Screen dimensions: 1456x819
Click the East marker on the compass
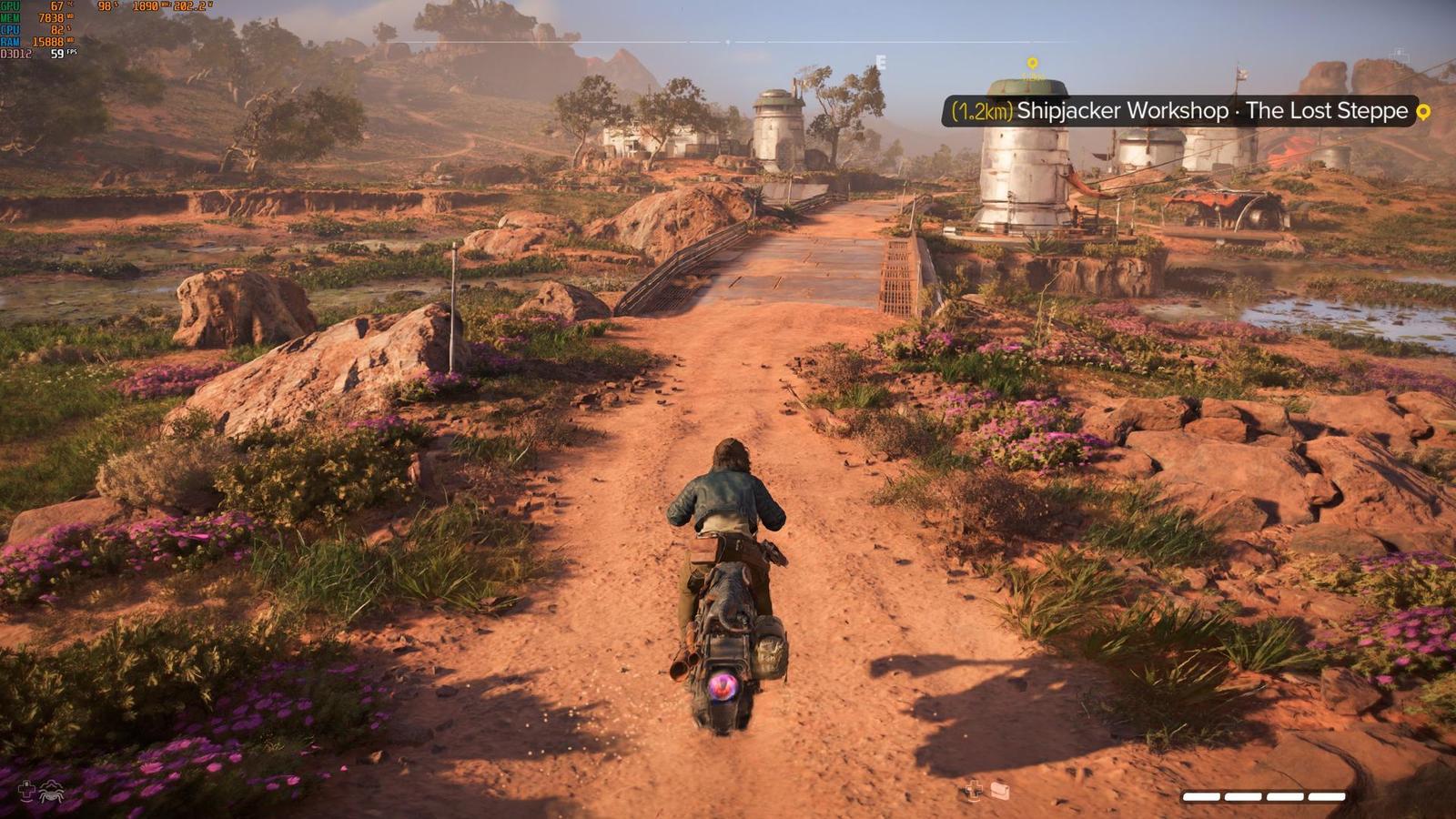point(880,62)
